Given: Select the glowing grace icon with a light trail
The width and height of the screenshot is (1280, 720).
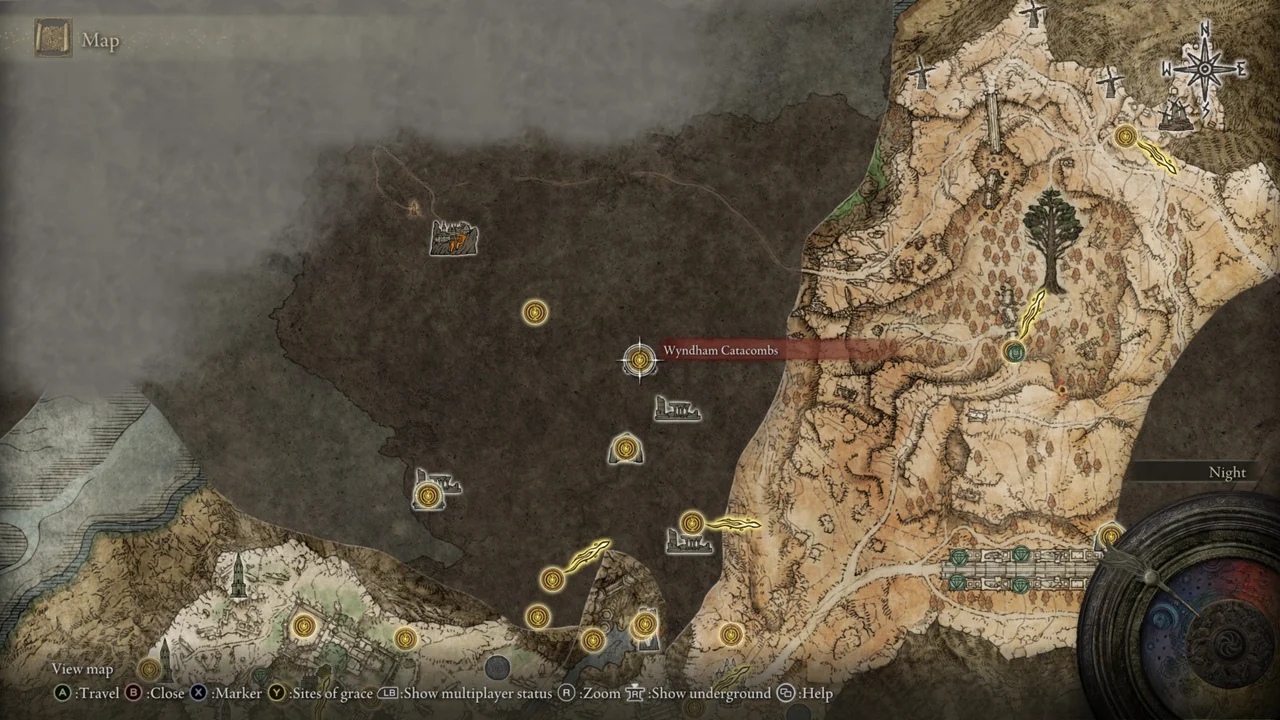Looking at the screenshot, I should click(692, 521).
